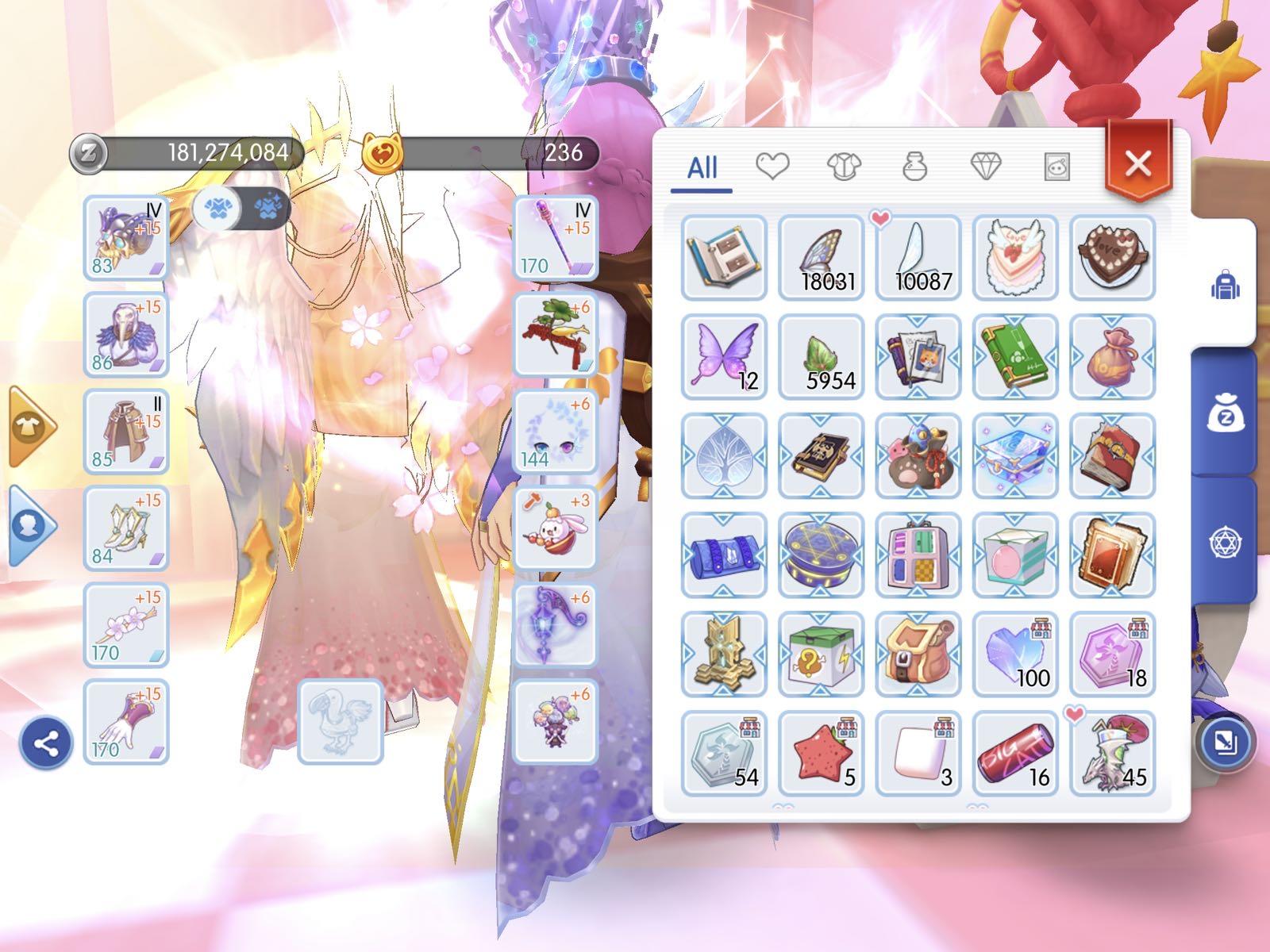The width and height of the screenshot is (1270, 952).
Task: Tap the share icon at bottom left
Action: [x=45, y=745]
